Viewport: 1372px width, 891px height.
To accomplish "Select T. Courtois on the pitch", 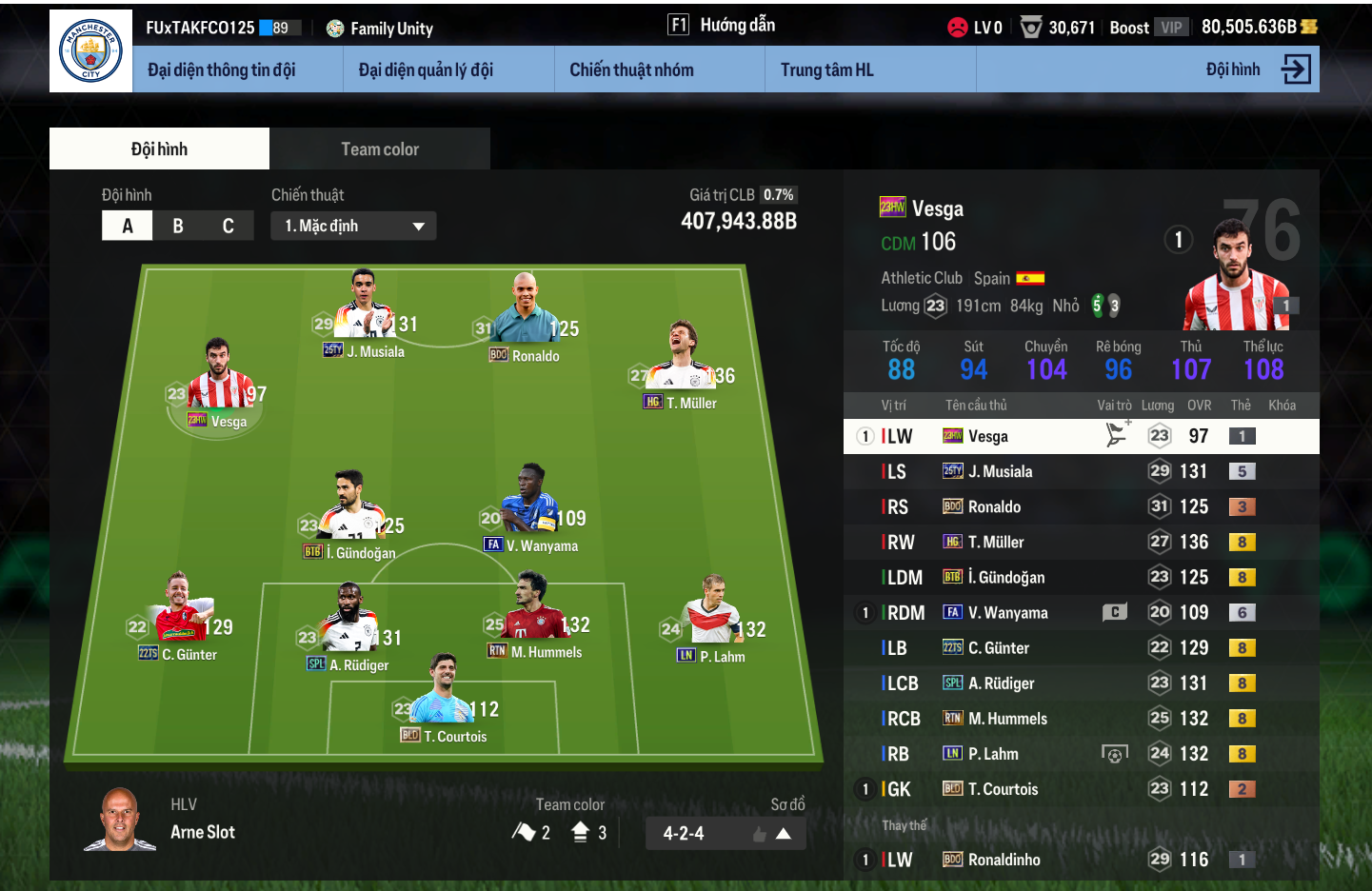I will [x=445, y=701].
